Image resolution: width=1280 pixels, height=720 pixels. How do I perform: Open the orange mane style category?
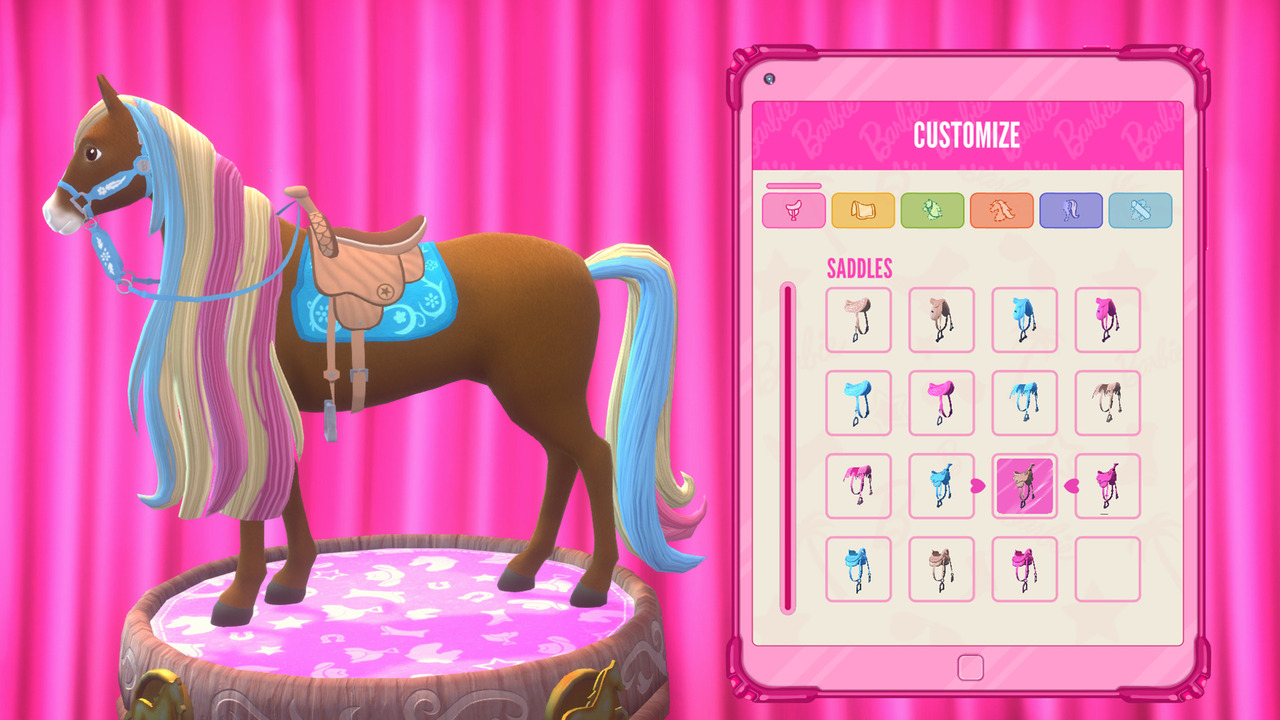pyautogui.click(x=1002, y=210)
